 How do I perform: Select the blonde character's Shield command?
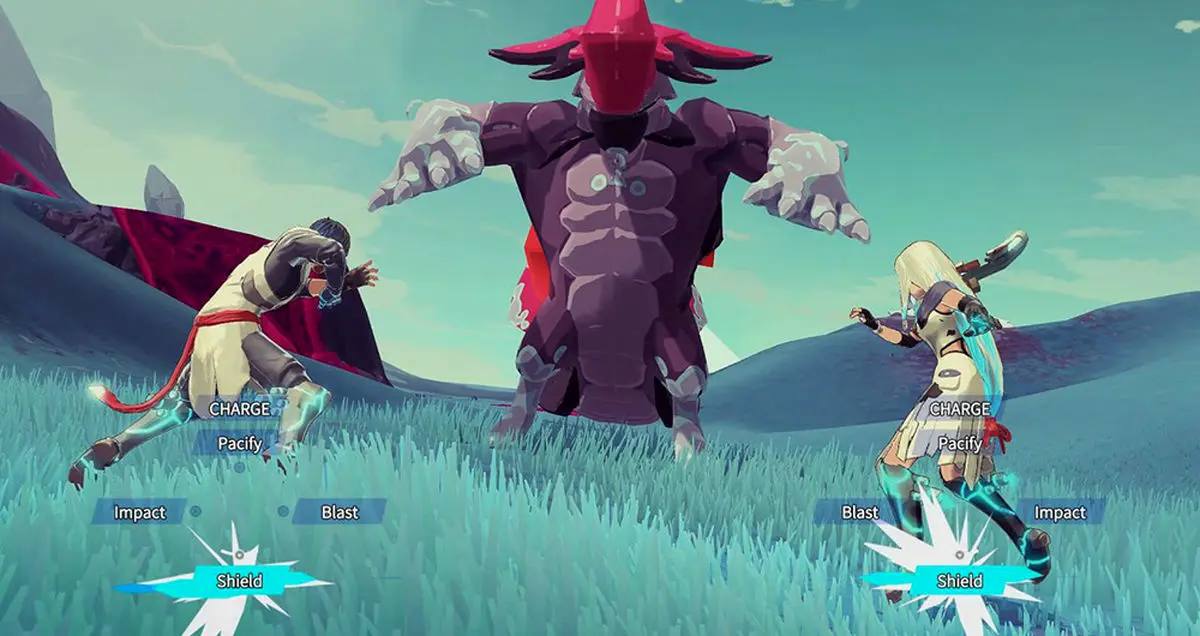959,581
